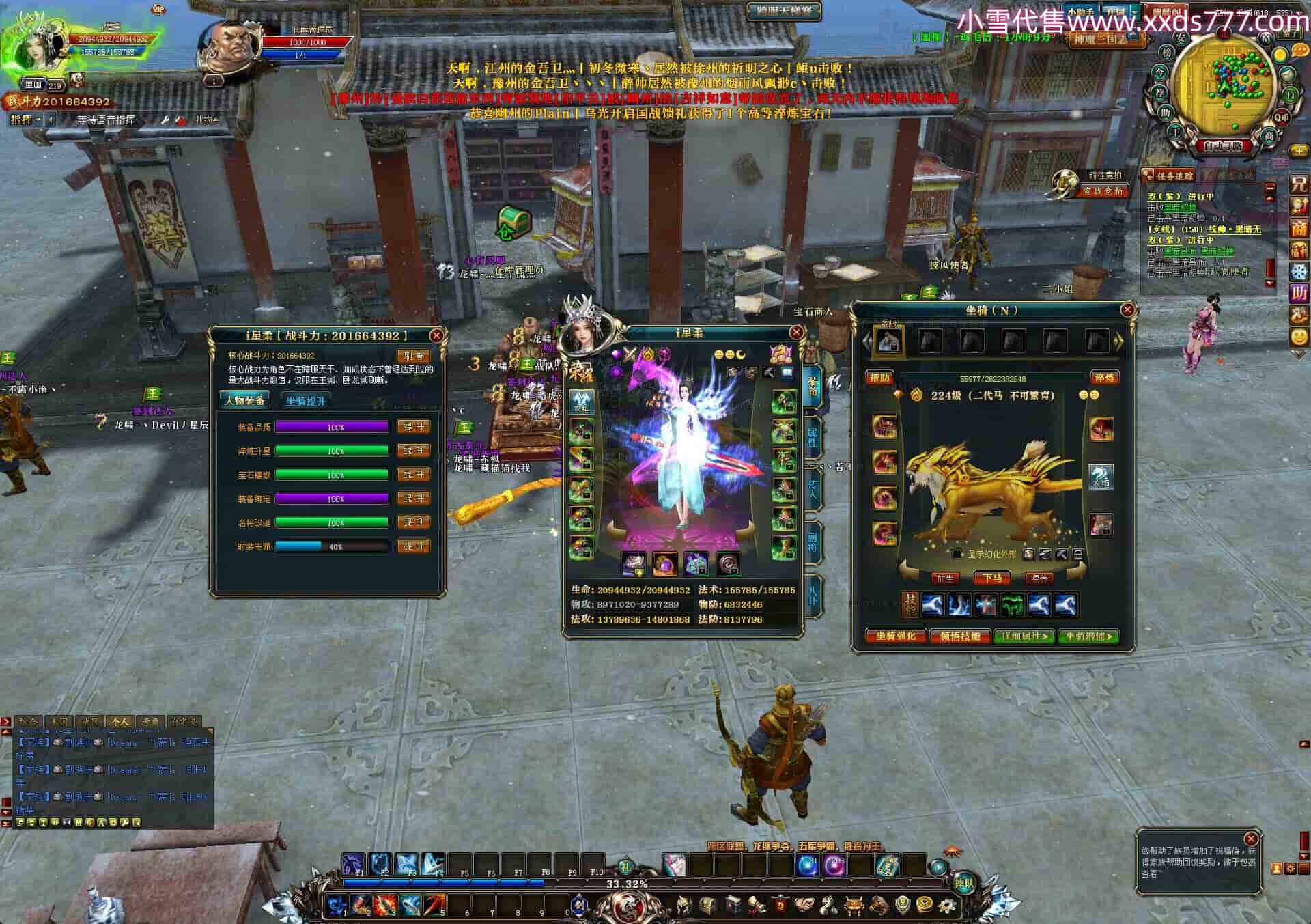Click the 自动寻路 auto-pathfinding button
The image size is (1311, 924).
[x=1222, y=145]
